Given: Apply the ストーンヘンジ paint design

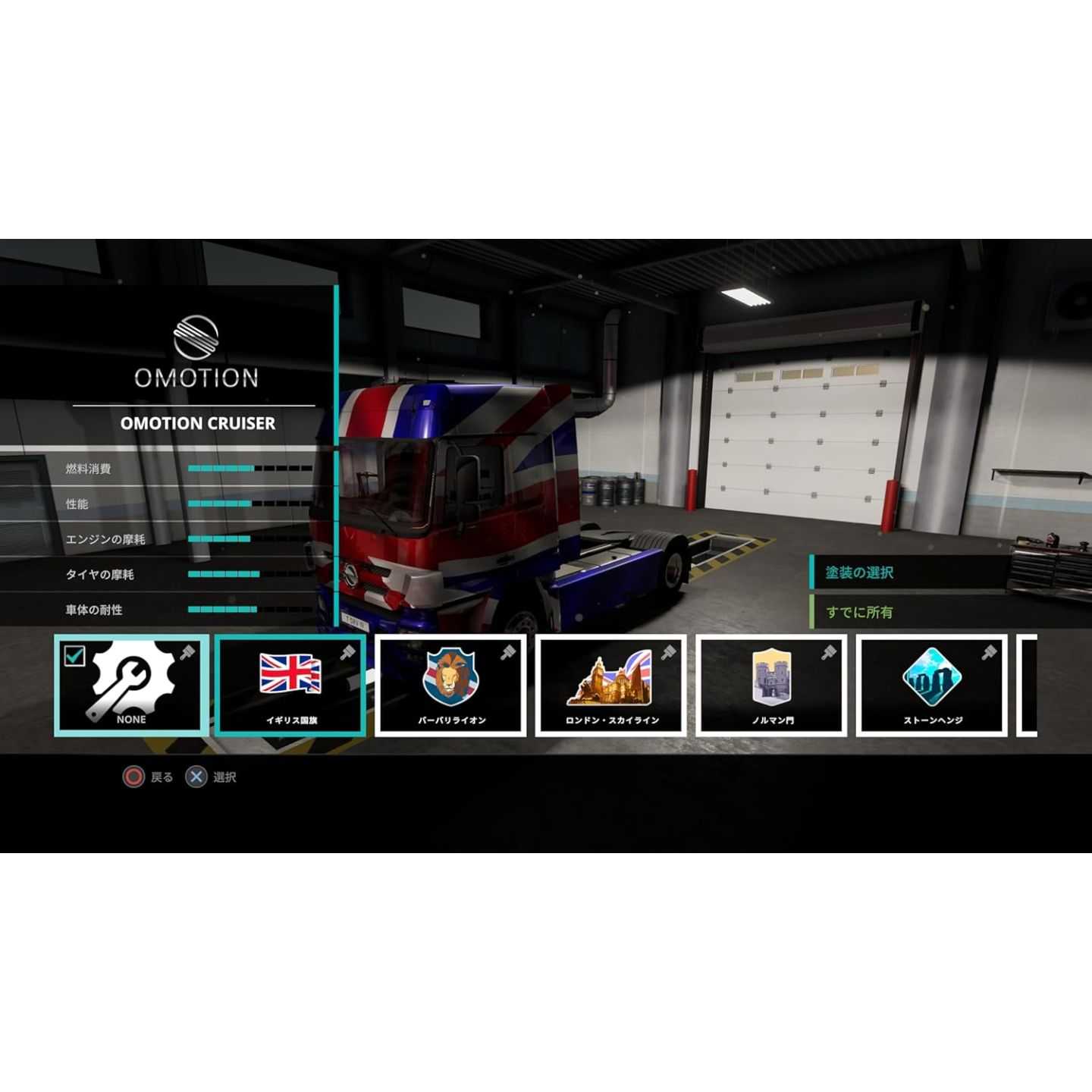Looking at the screenshot, I should [x=932, y=686].
